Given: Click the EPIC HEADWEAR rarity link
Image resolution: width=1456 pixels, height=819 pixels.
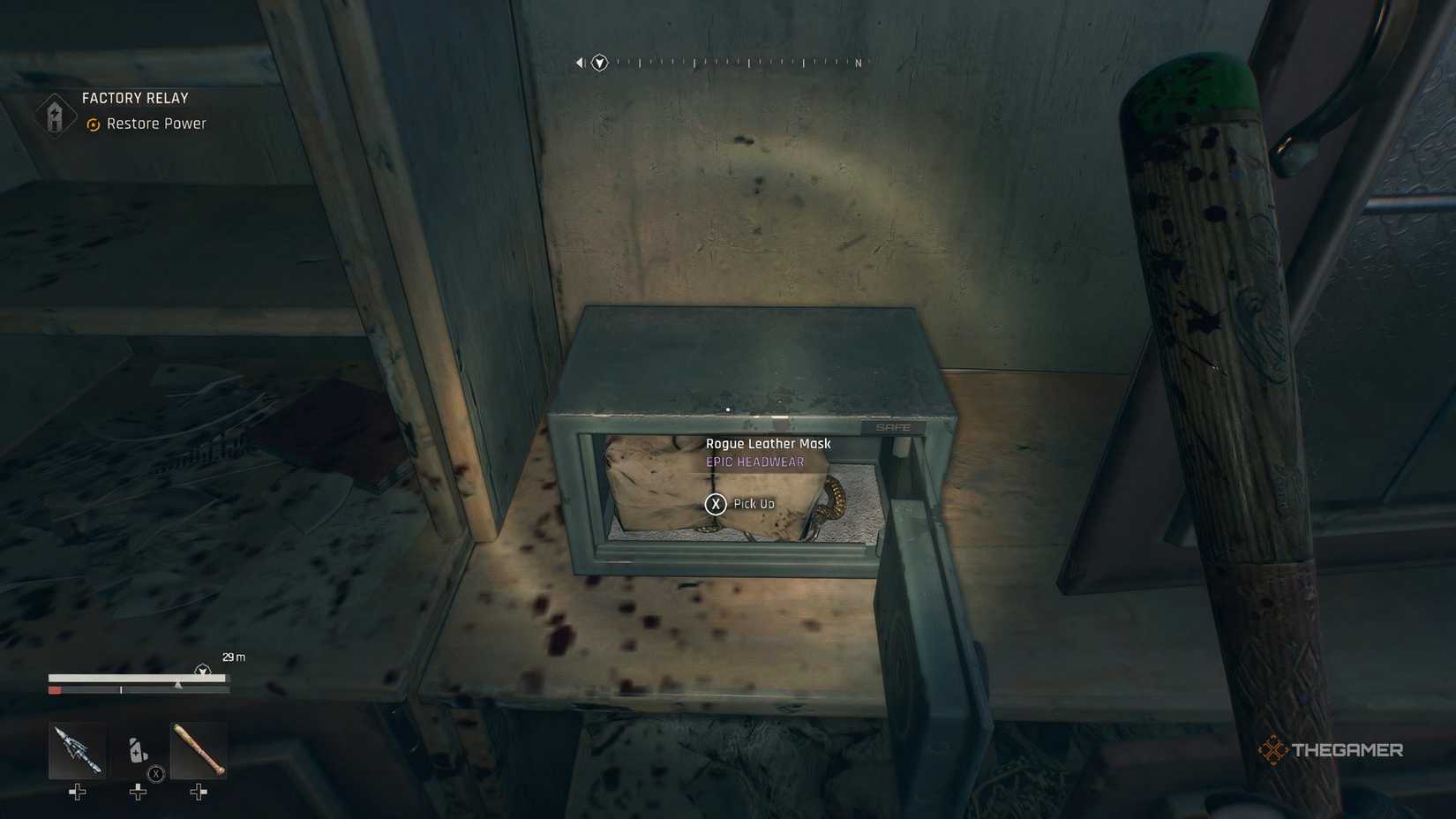Looking at the screenshot, I should pyautogui.click(x=754, y=461).
